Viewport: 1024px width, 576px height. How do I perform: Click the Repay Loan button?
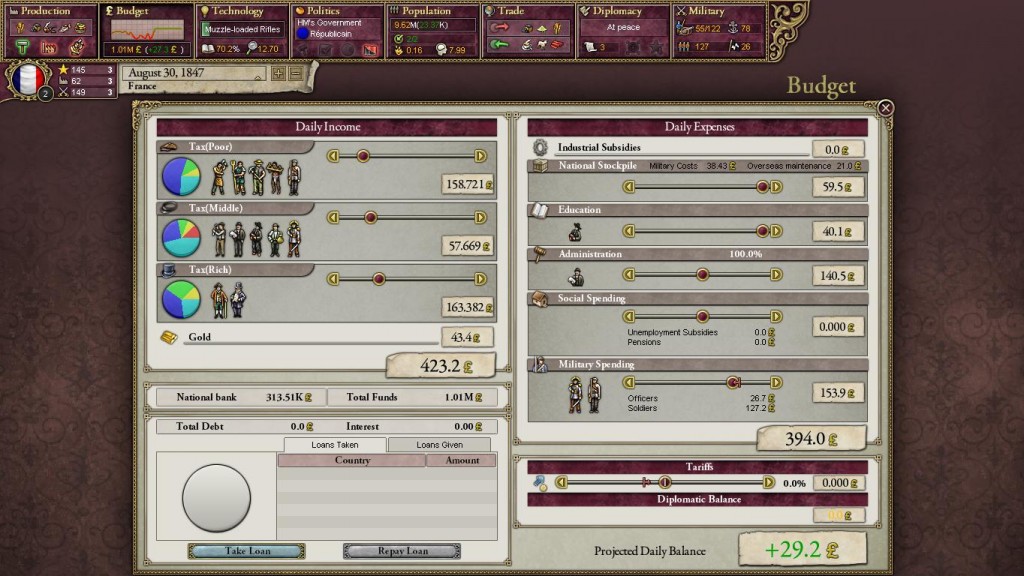pos(402,551)
